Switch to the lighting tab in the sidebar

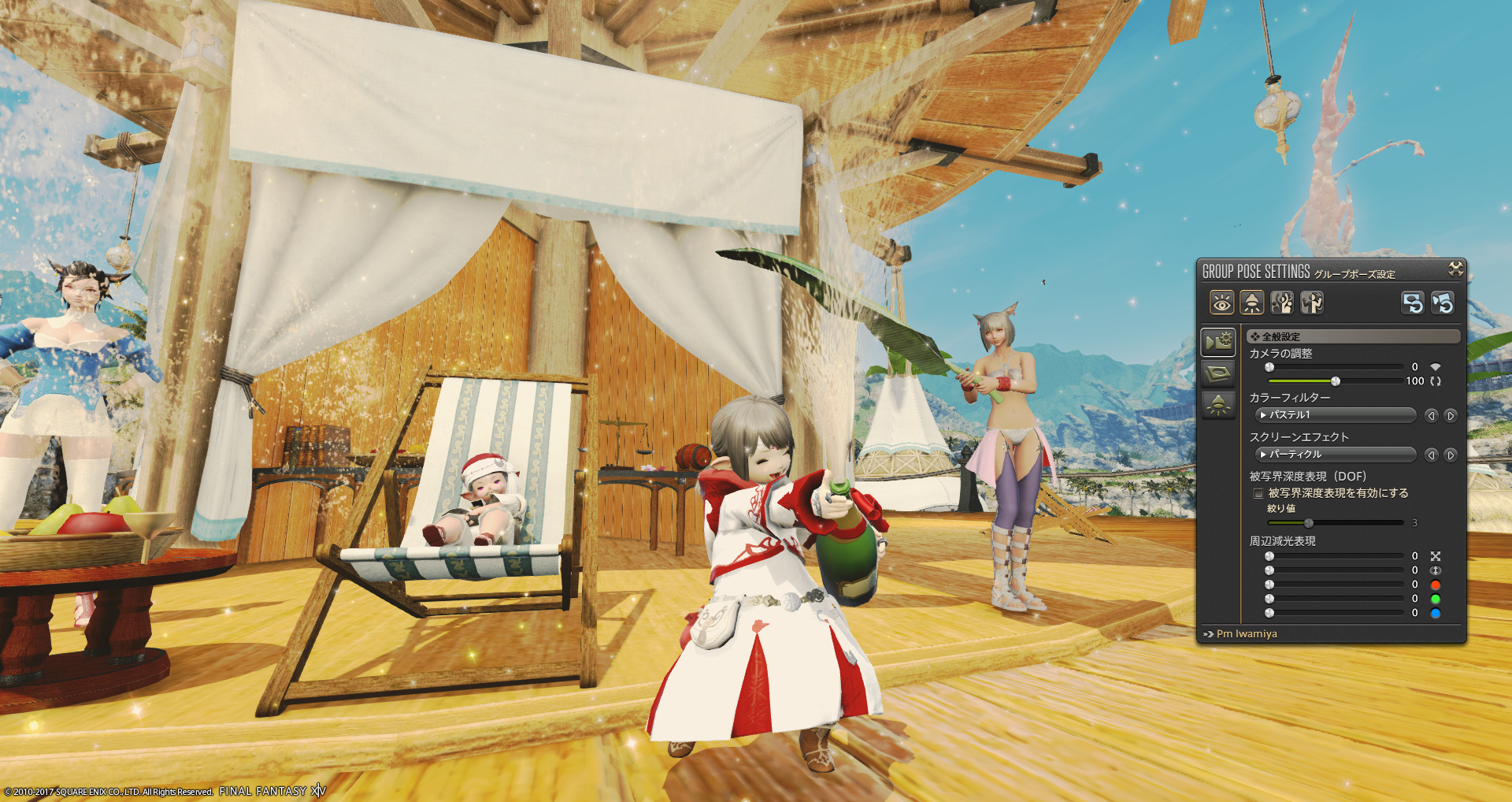[1218, 403]
